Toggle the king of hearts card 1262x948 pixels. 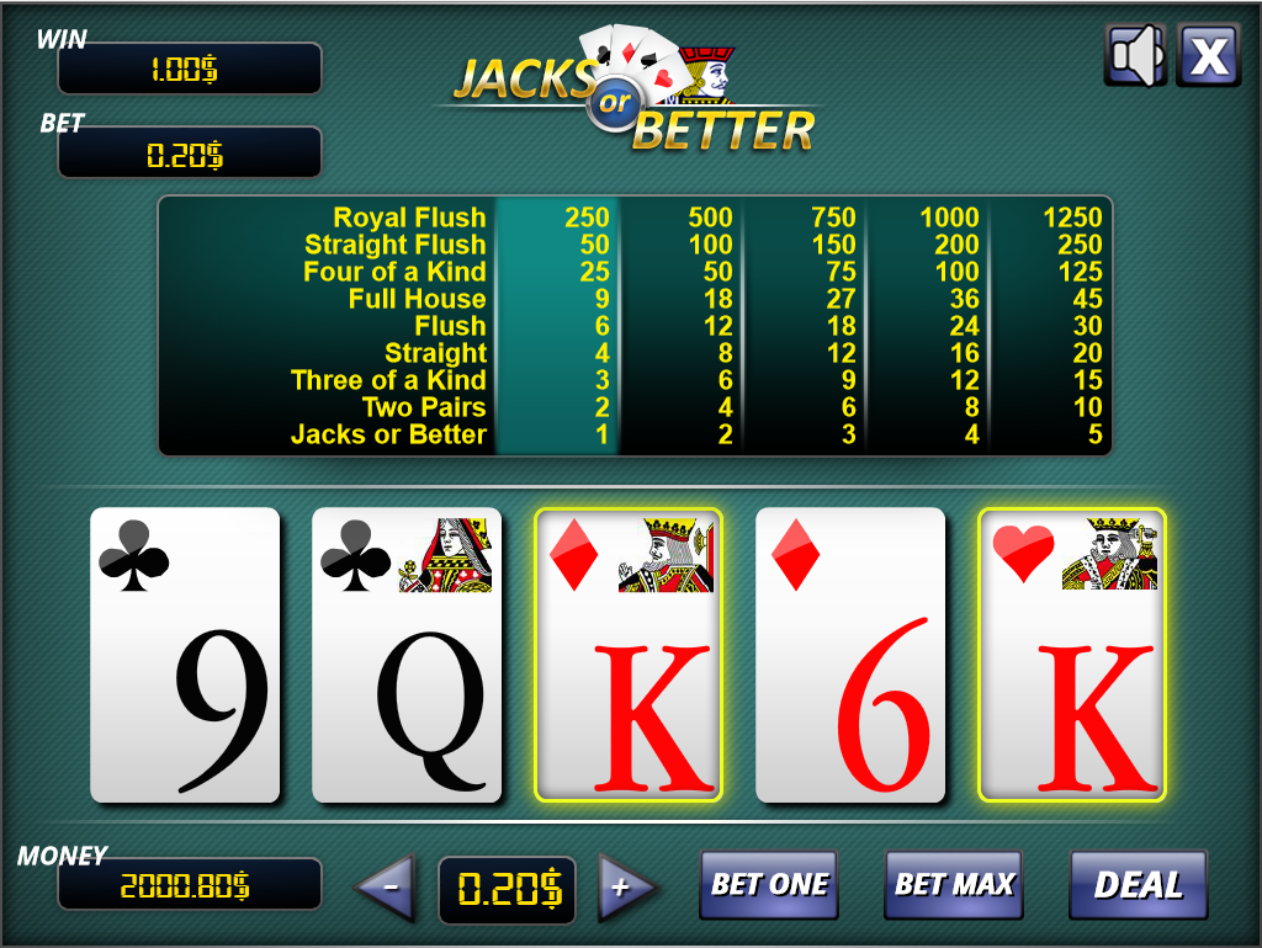pos(1072,655)
